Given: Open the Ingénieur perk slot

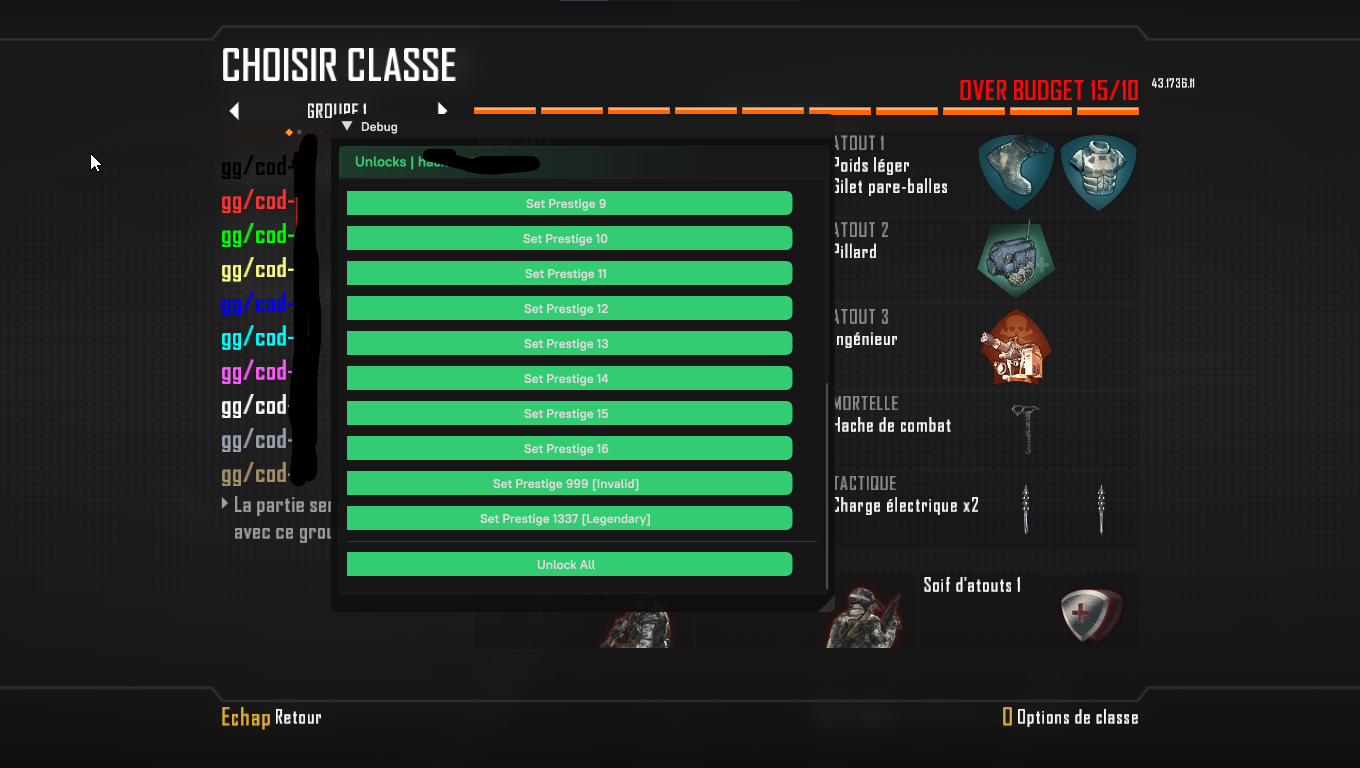Looking at the screenshot, I should (1015, 346).
